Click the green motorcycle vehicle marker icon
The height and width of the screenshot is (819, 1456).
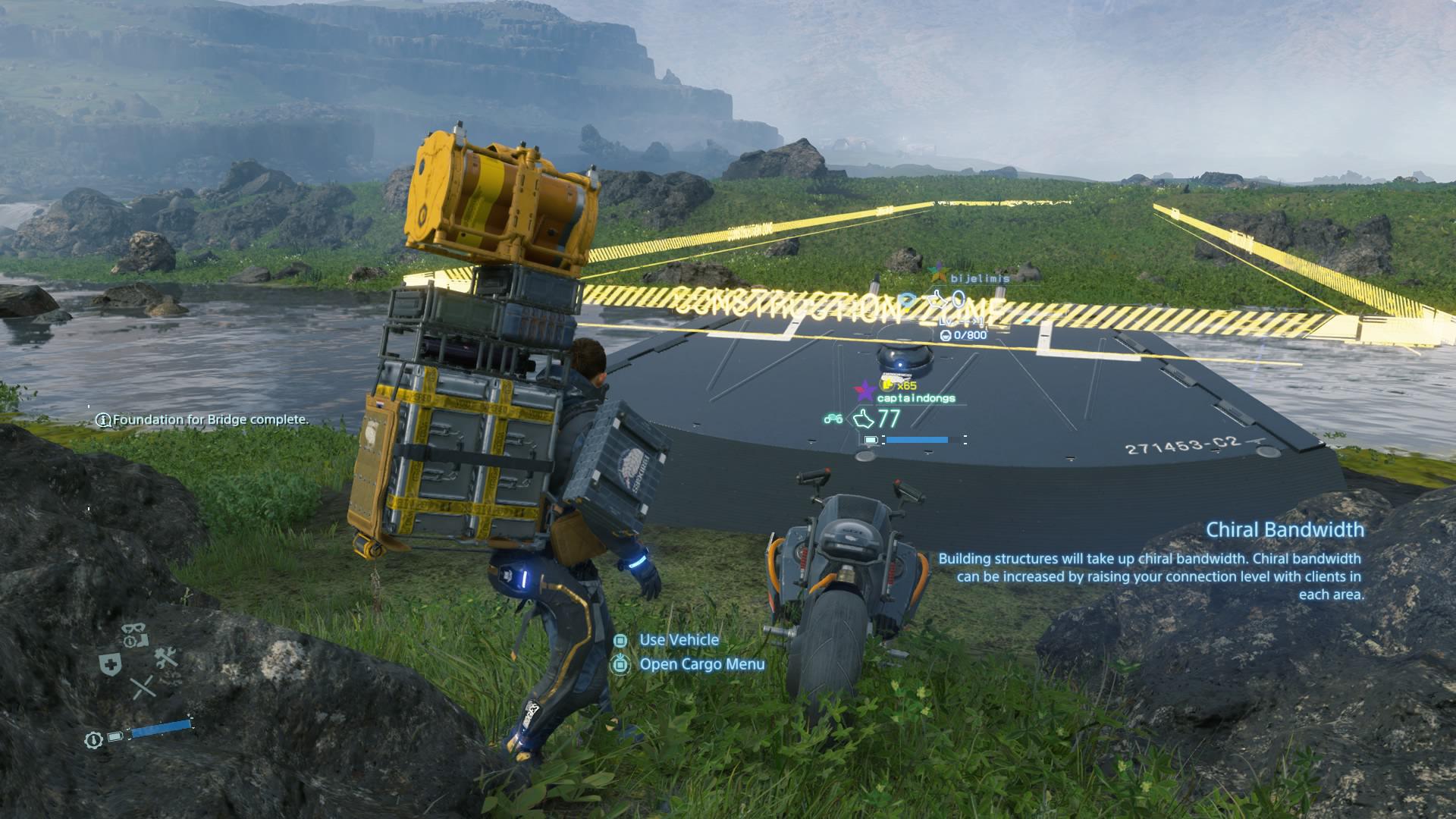[833, 419]
